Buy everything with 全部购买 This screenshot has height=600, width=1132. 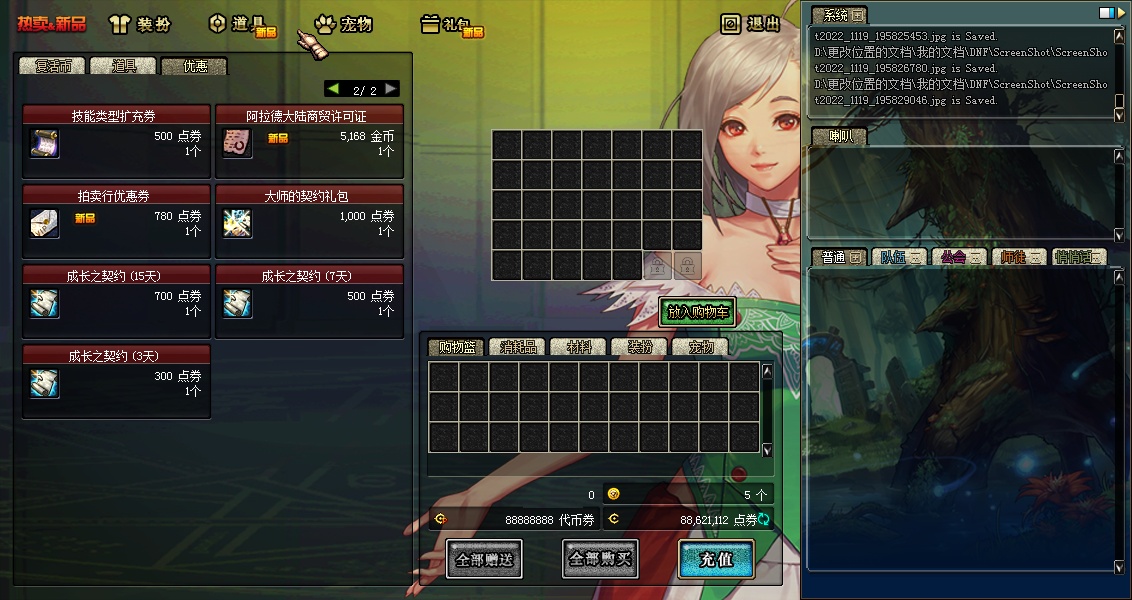click(600, 559)
